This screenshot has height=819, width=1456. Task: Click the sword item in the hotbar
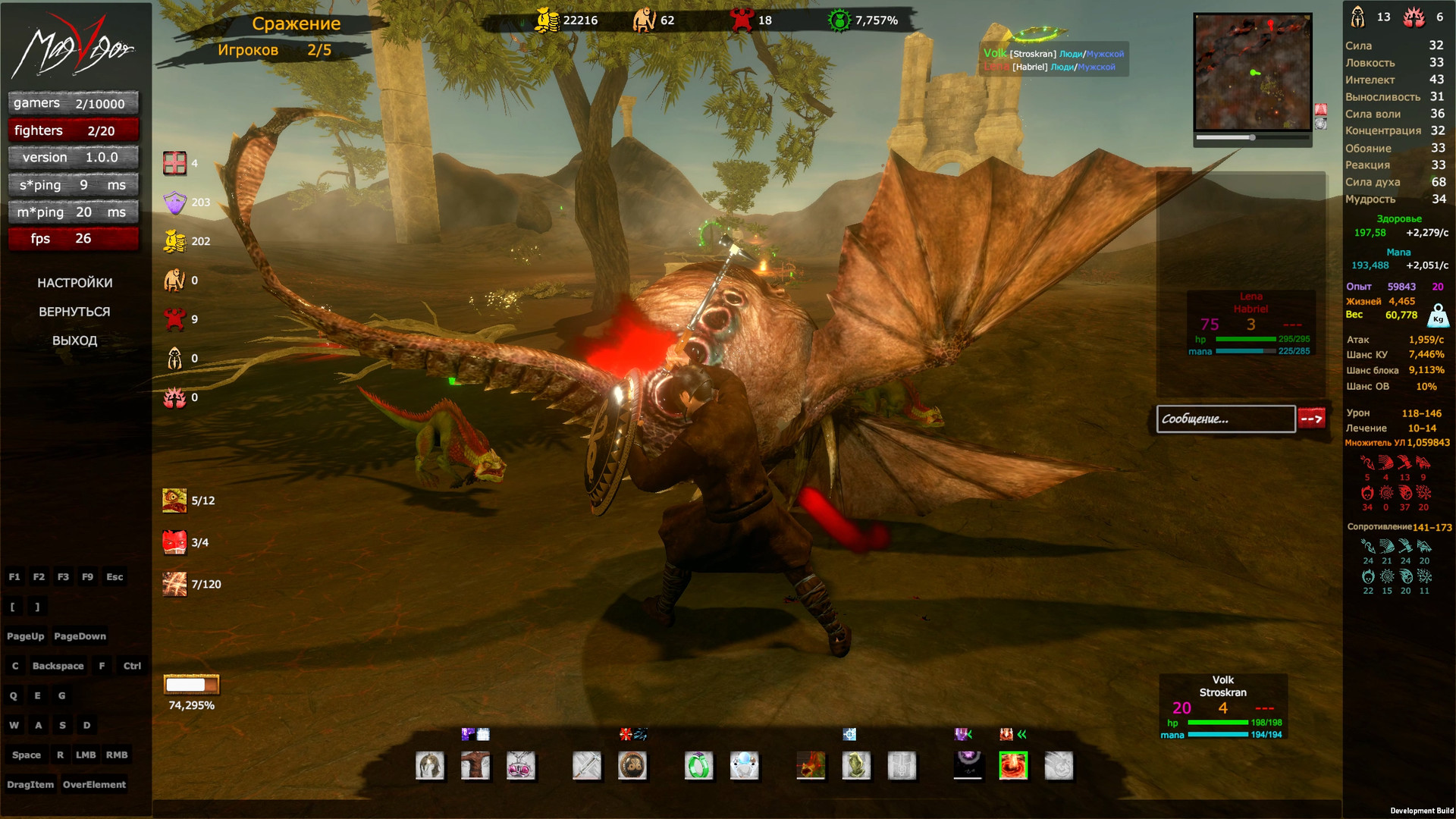pyautogui.click(x=586, y=766)
